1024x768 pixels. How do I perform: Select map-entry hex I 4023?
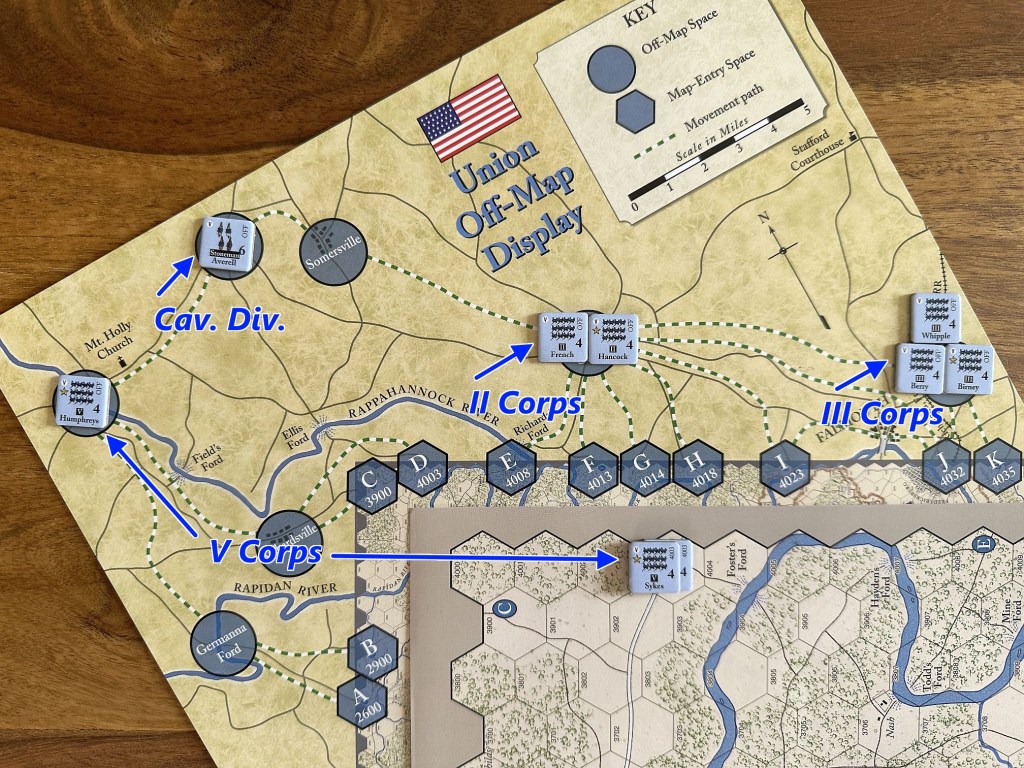(786, 469)
